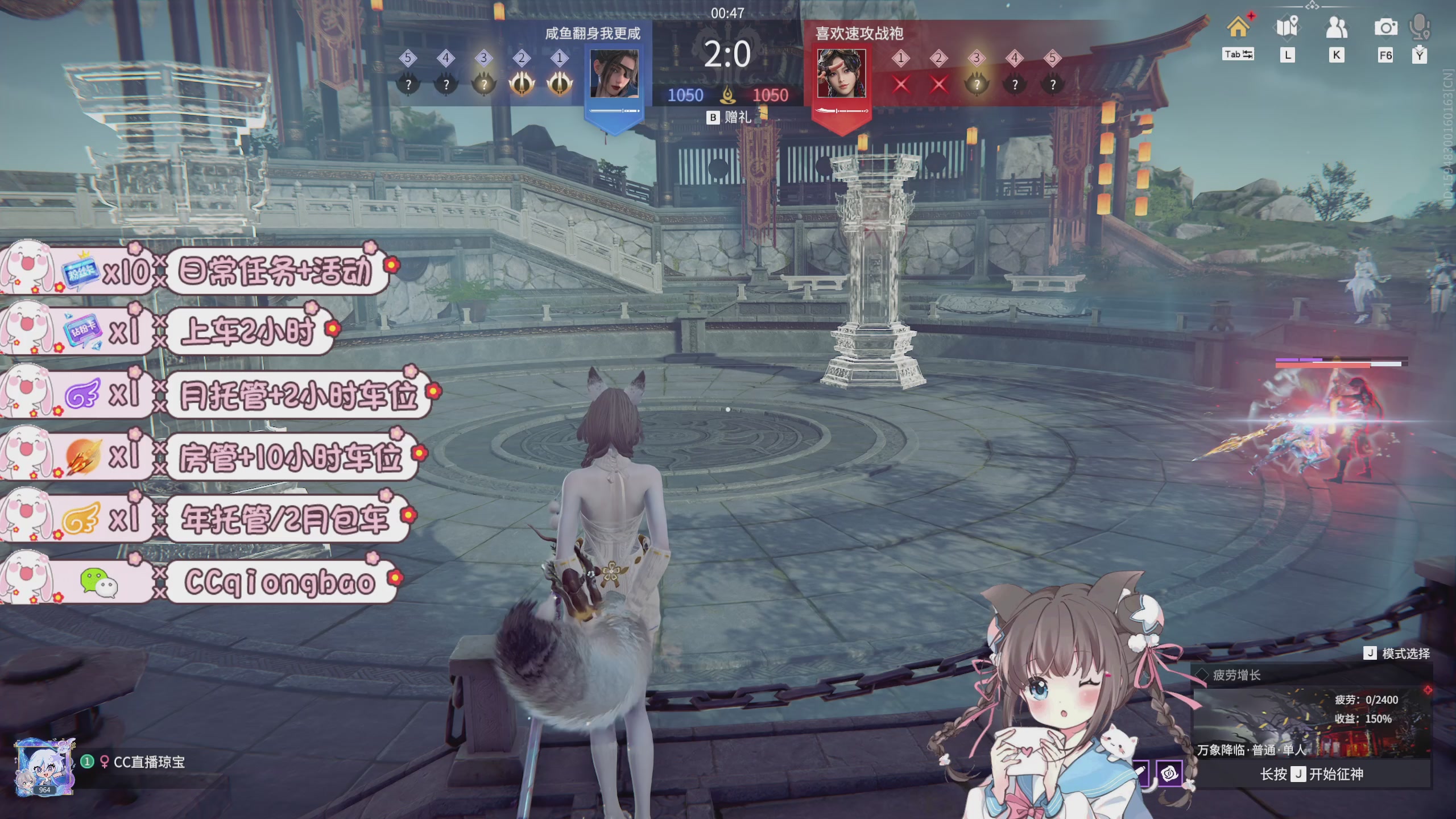
Task: Click the 开始征神 start button
Action: point(1312,774)
